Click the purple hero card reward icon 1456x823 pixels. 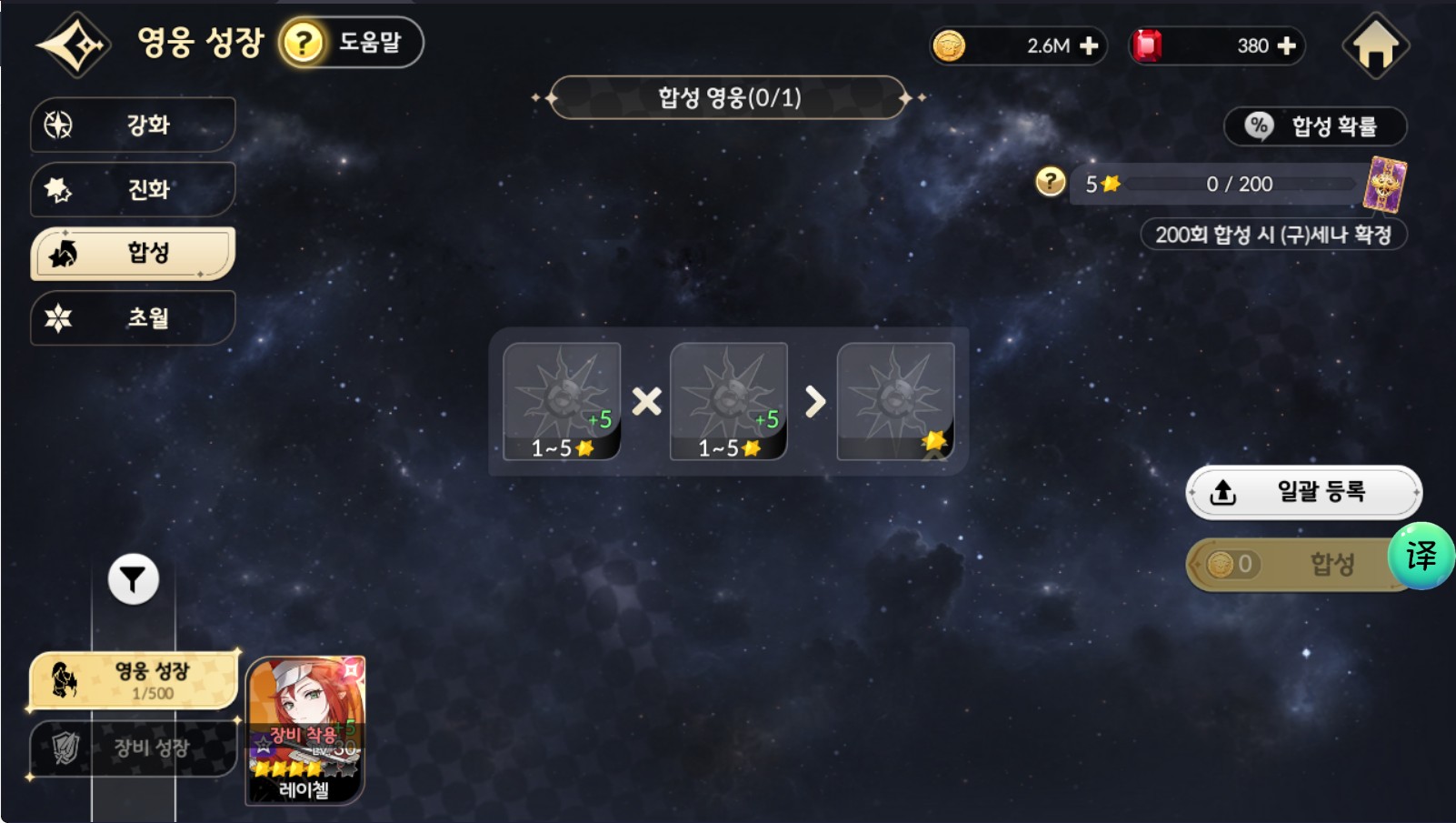(x=1384, y=184)
